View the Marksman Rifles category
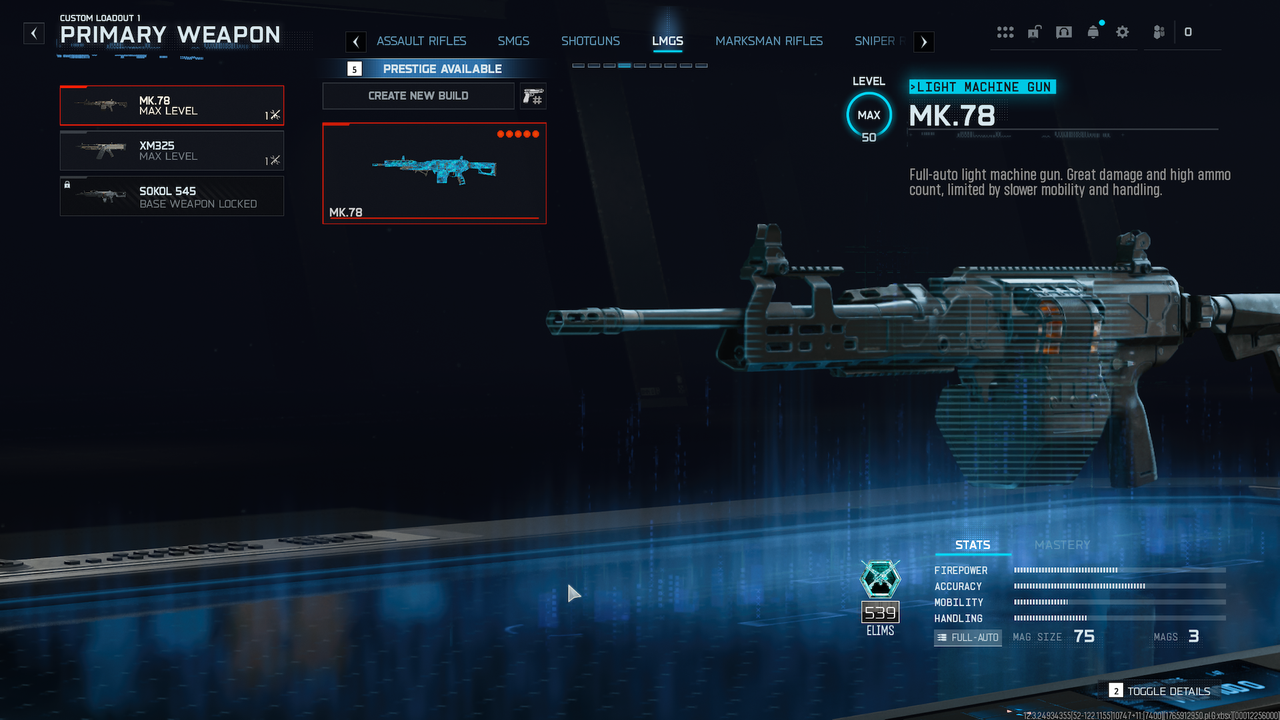The width and height of the screenshot is (1280, 720). tap(769, 41)
